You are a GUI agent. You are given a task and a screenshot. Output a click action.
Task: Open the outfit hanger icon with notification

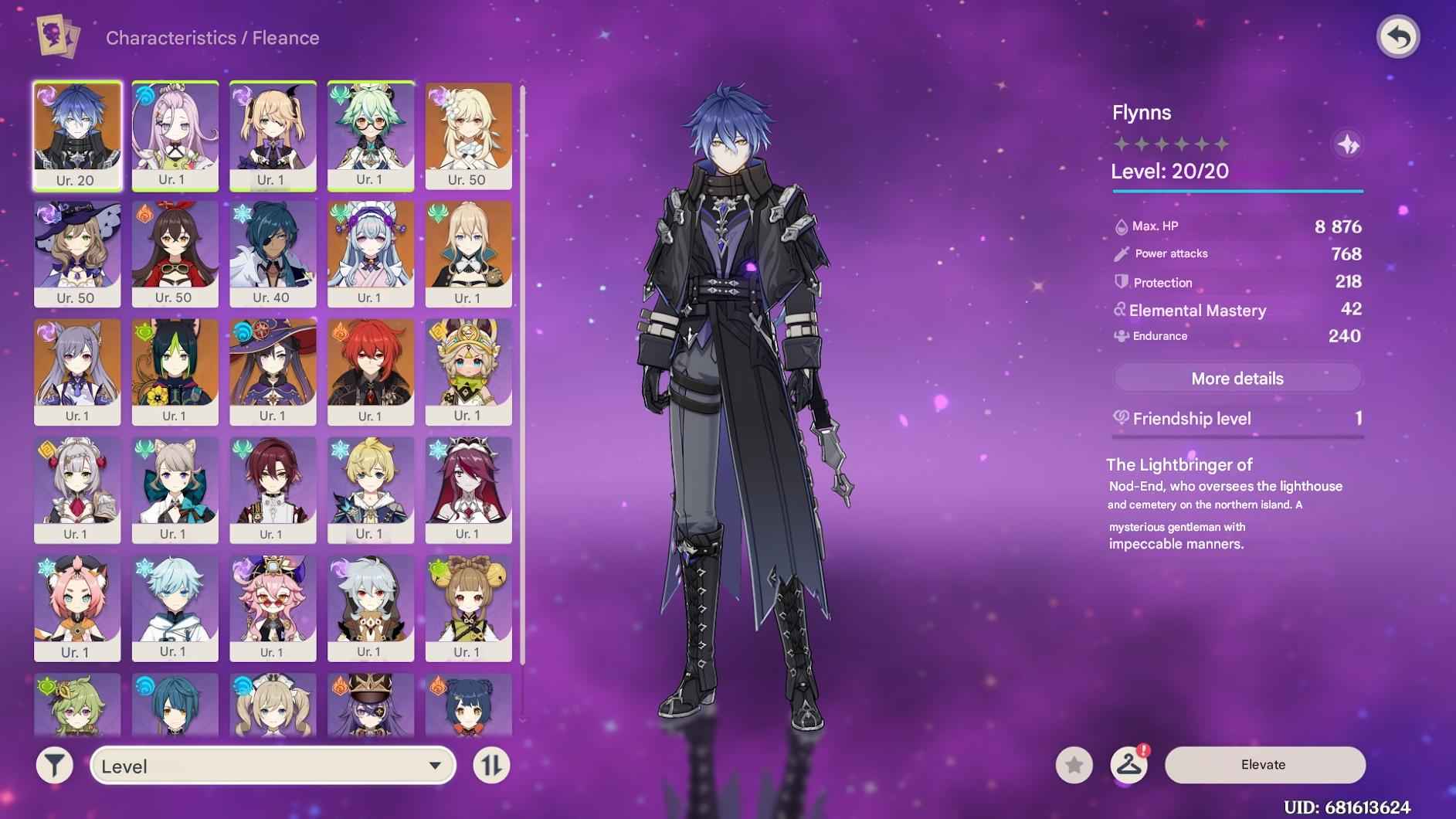tap(1130, 764)
